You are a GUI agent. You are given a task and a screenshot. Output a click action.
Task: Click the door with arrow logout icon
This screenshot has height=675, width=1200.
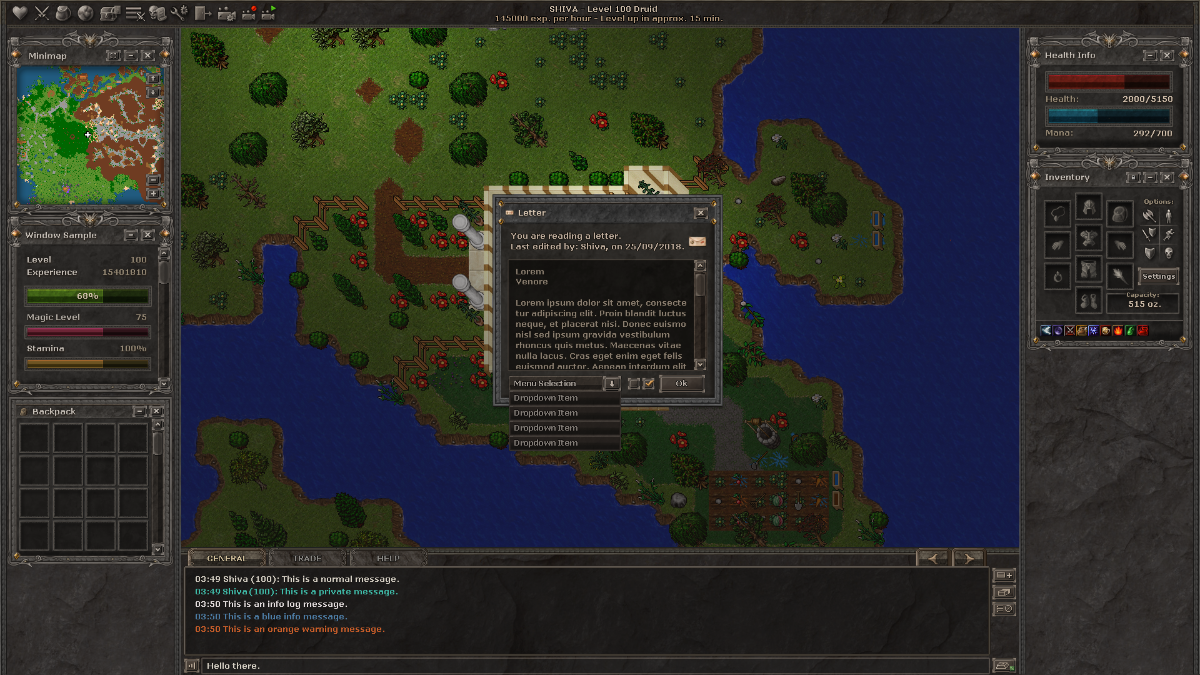click(x=203, y=13)
